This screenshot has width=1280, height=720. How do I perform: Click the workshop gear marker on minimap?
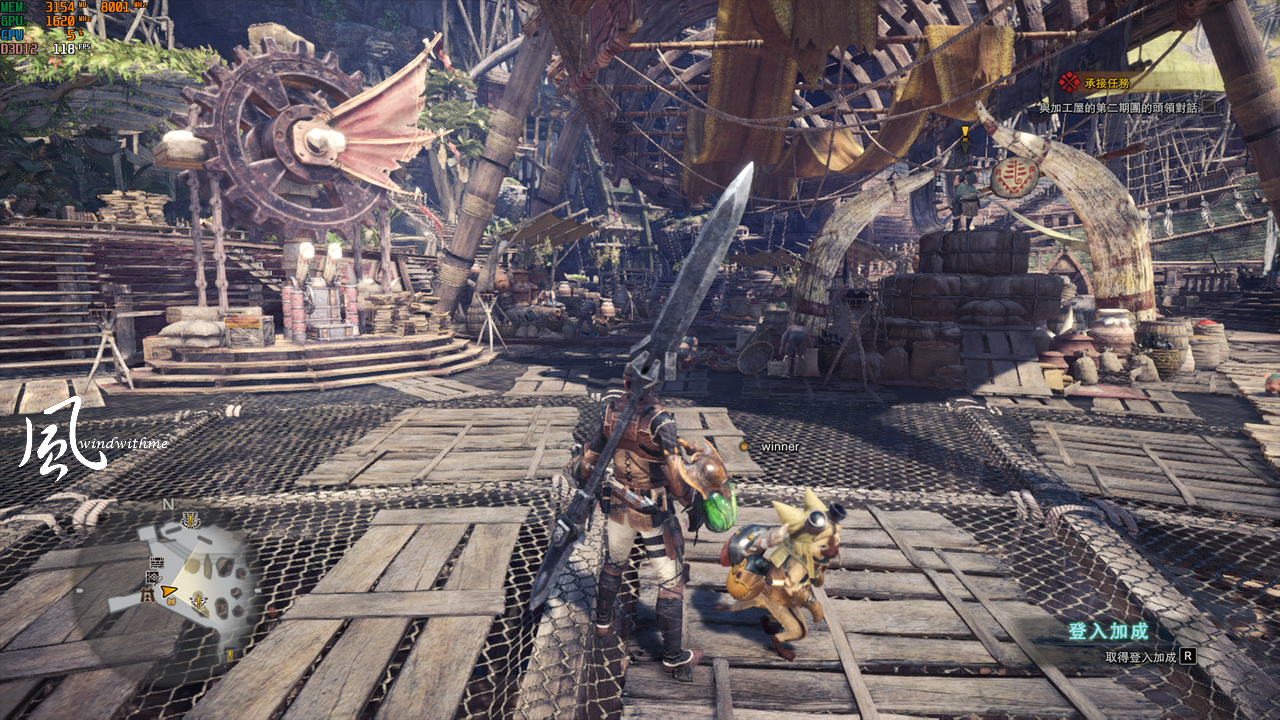click(x=154, y=577)
